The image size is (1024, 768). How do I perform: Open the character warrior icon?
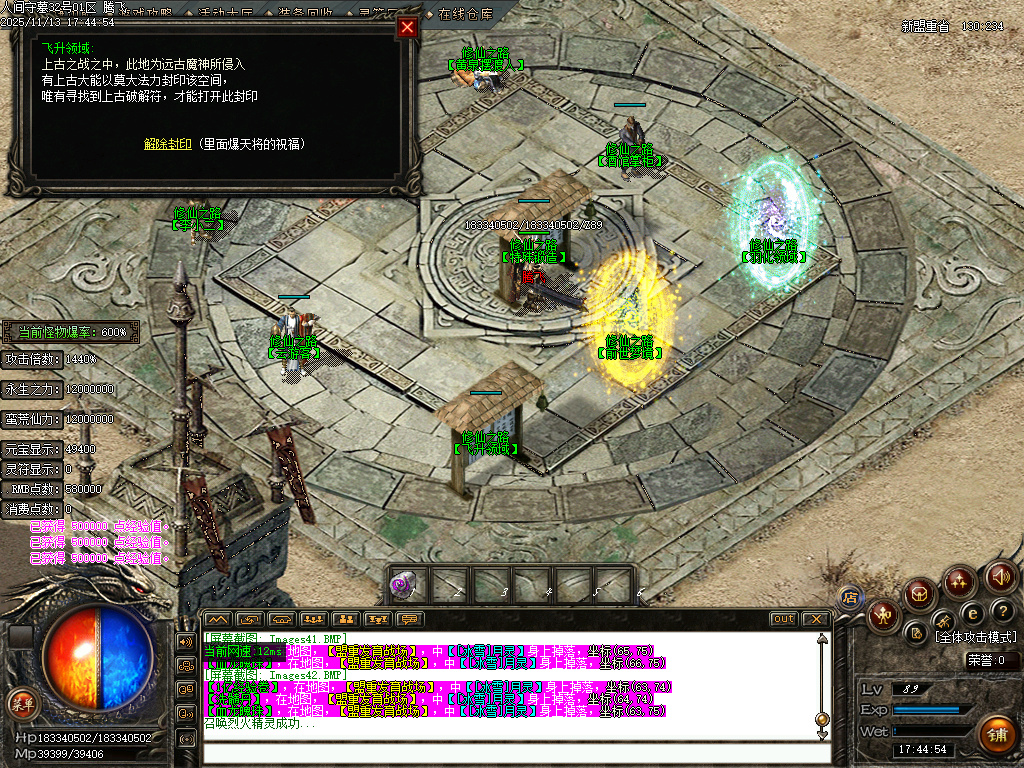[x=883, y=615]
